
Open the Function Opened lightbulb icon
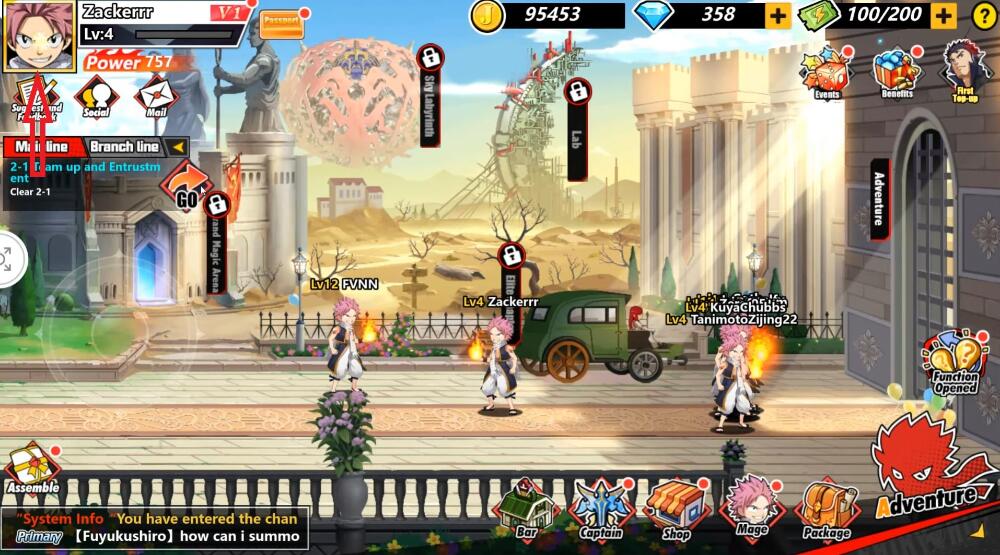click(x=955, y=364)
